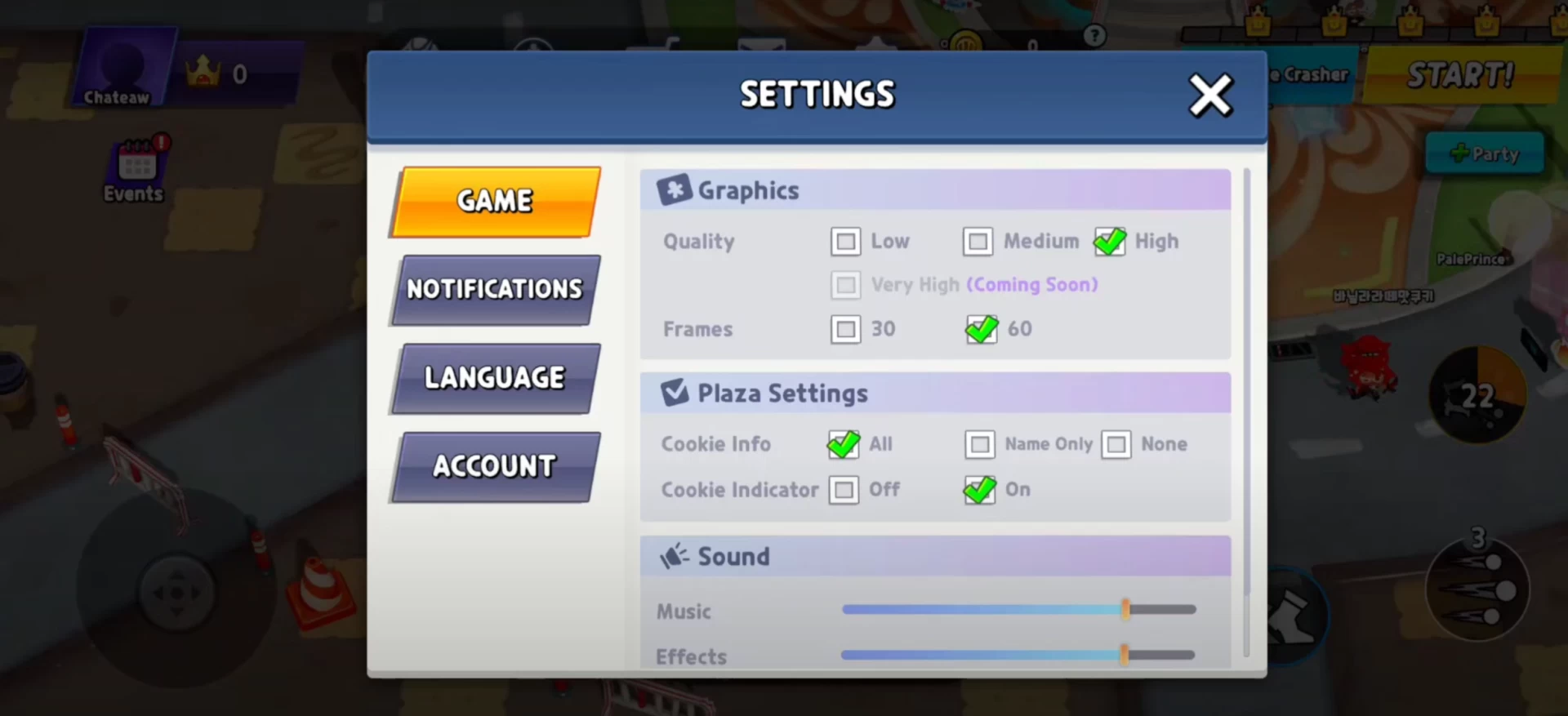Screen dimensions: 1568x716
Task: Tick the High quality checkbox
Action: tap(1110, 242)
